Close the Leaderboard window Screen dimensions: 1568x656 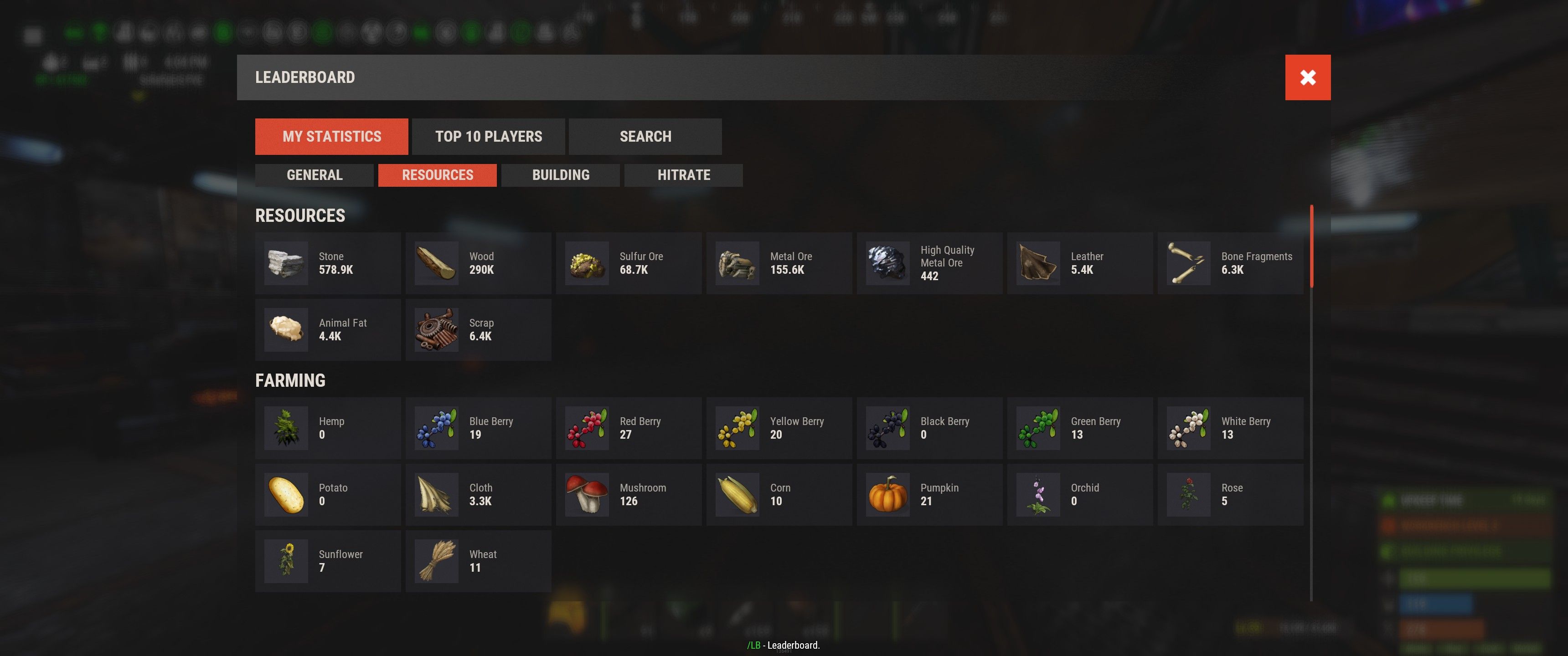click(x=1307, y=77)
